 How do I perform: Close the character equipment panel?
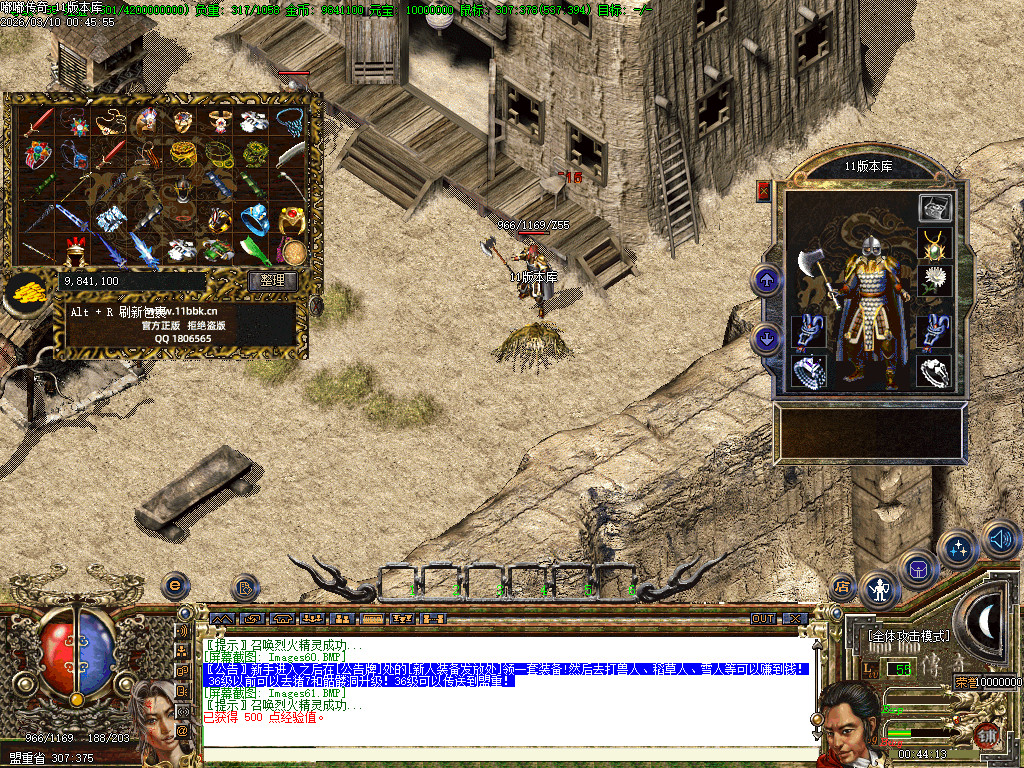tap(765, 191)
